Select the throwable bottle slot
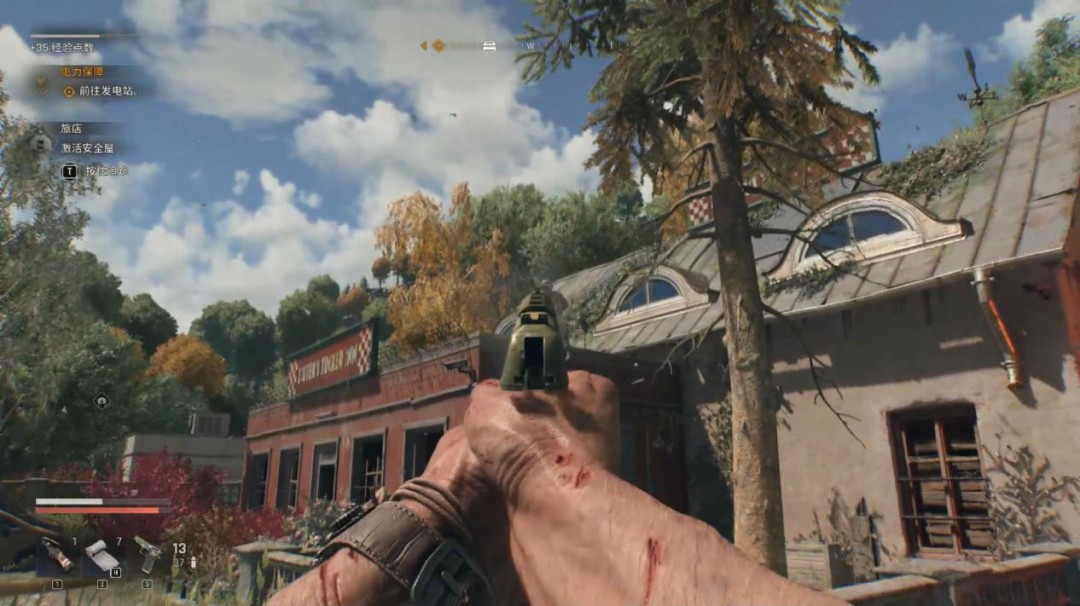 tap(56, 556)
